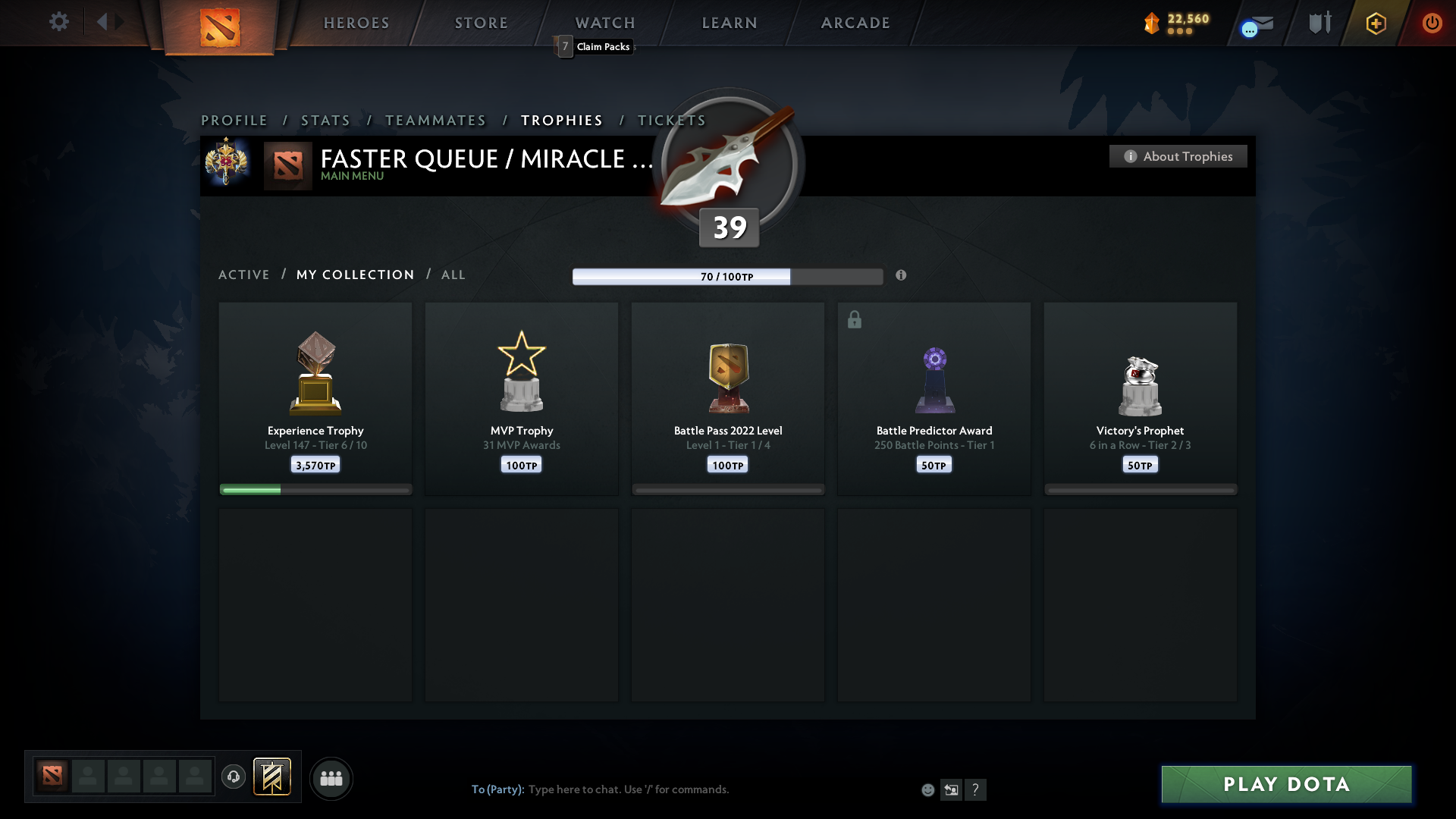The height and width of the screenshot is (819, 1456).
Task: Open the settings gear icon
Action: (x=59, y=22)
